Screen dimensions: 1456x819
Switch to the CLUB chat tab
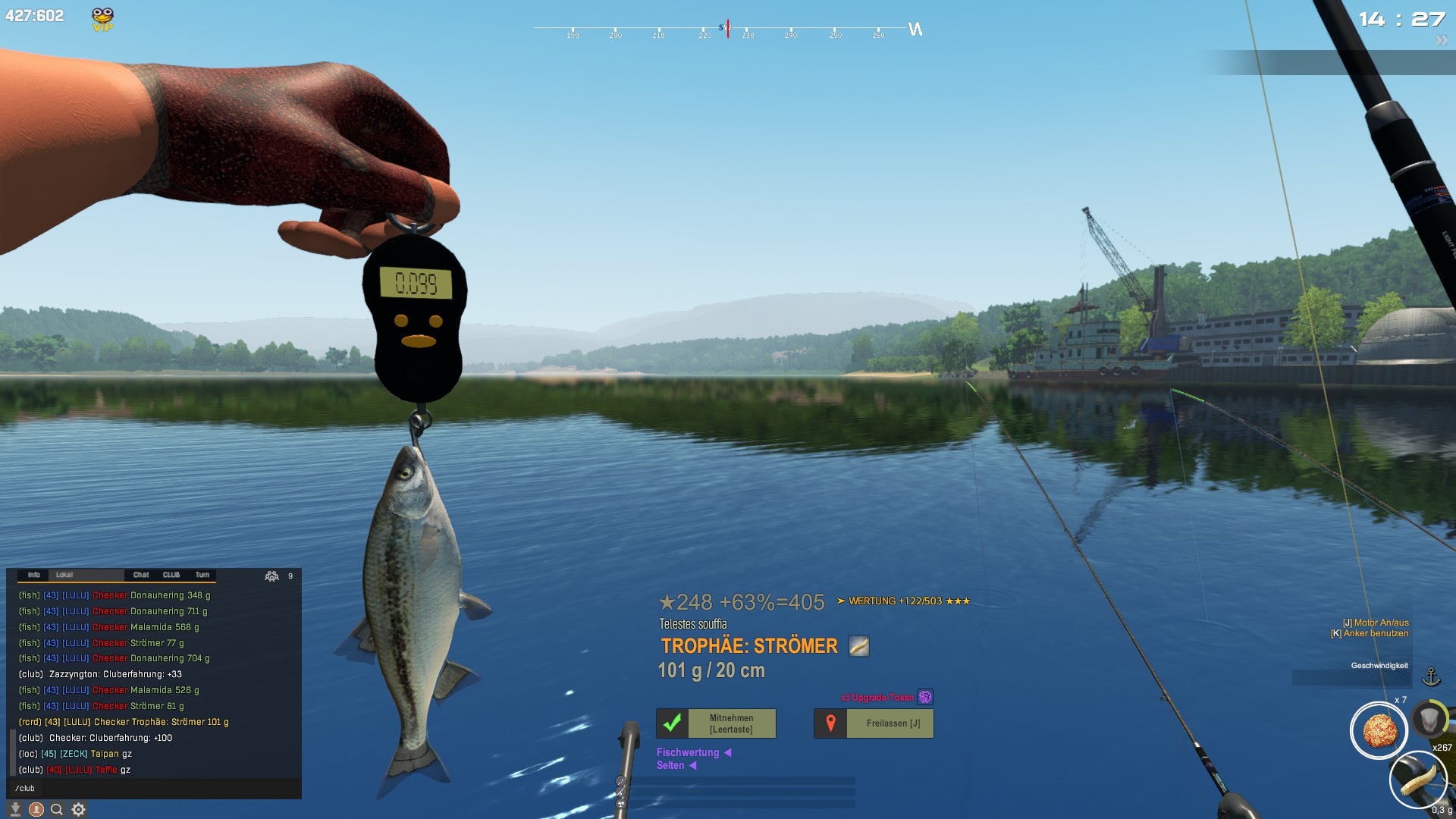[171, 575]
